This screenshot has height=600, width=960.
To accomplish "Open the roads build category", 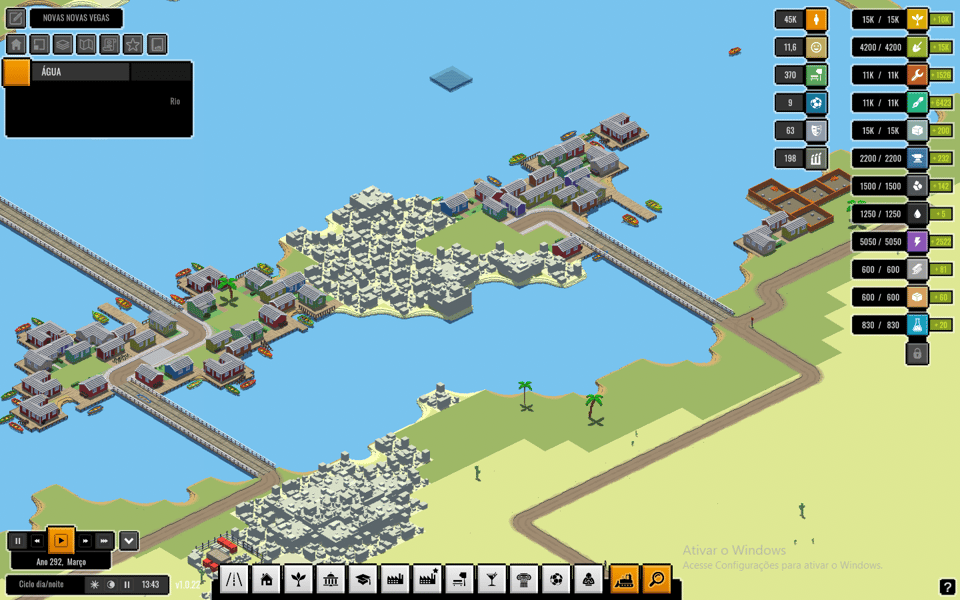I will (x=234, y=579).
